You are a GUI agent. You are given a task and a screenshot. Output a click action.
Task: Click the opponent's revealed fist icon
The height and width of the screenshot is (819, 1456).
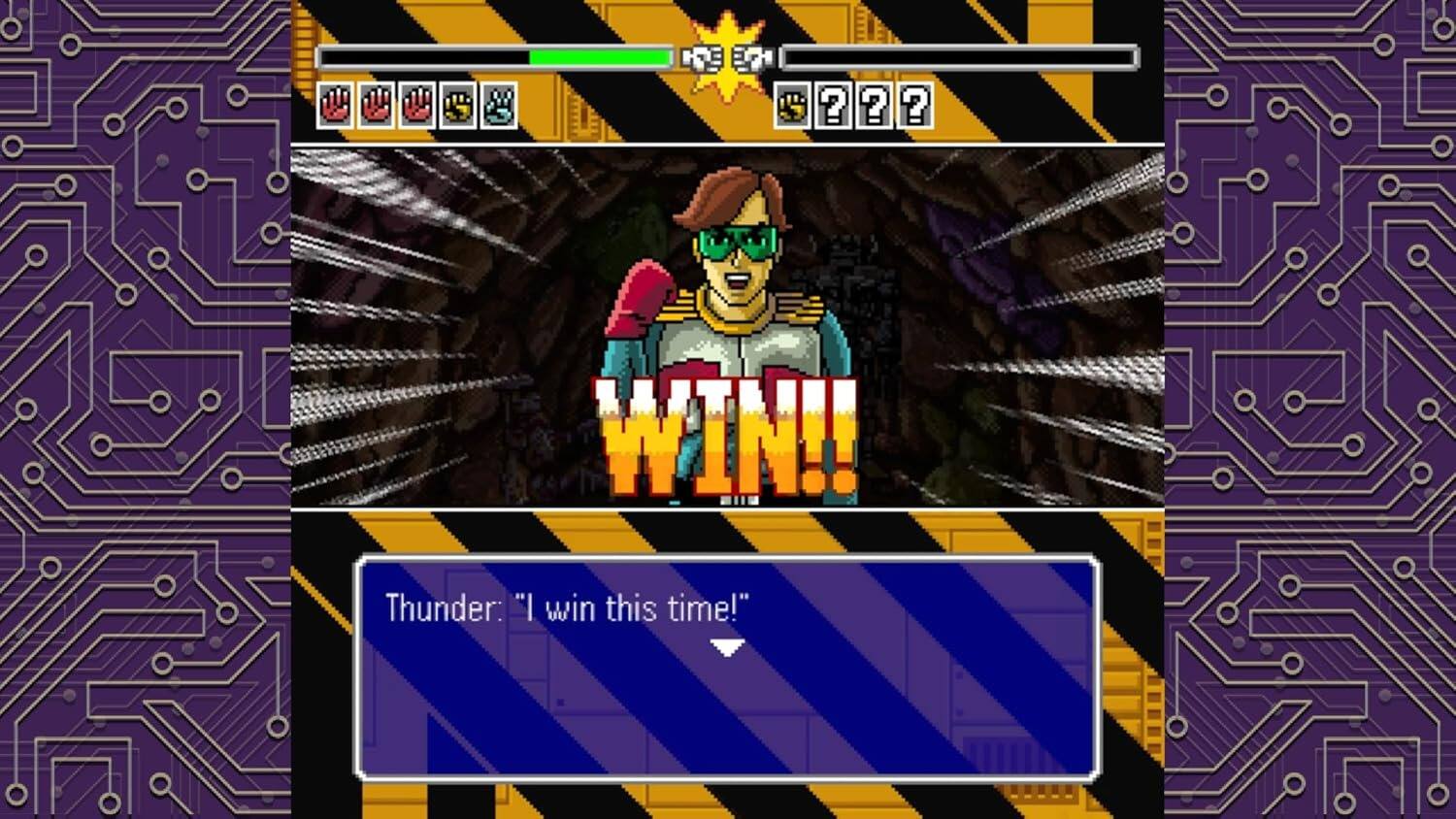(791, 107)
